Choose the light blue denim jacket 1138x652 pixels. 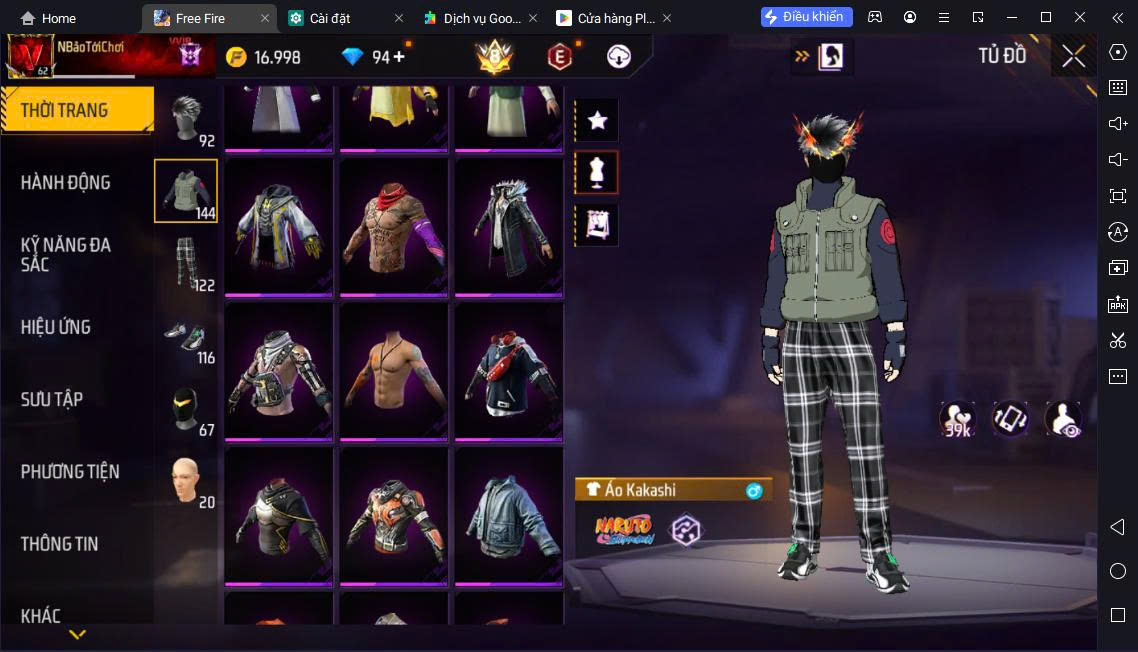[x=508, y=516]
